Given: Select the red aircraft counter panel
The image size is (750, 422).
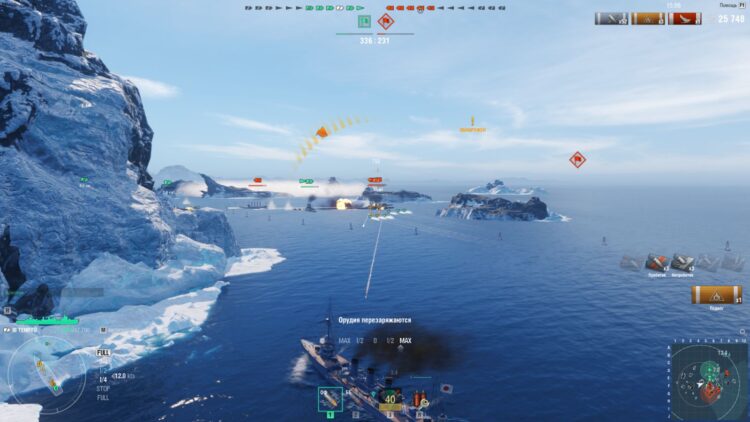Looking at the screenshot, I should click(x=685, y=18).
